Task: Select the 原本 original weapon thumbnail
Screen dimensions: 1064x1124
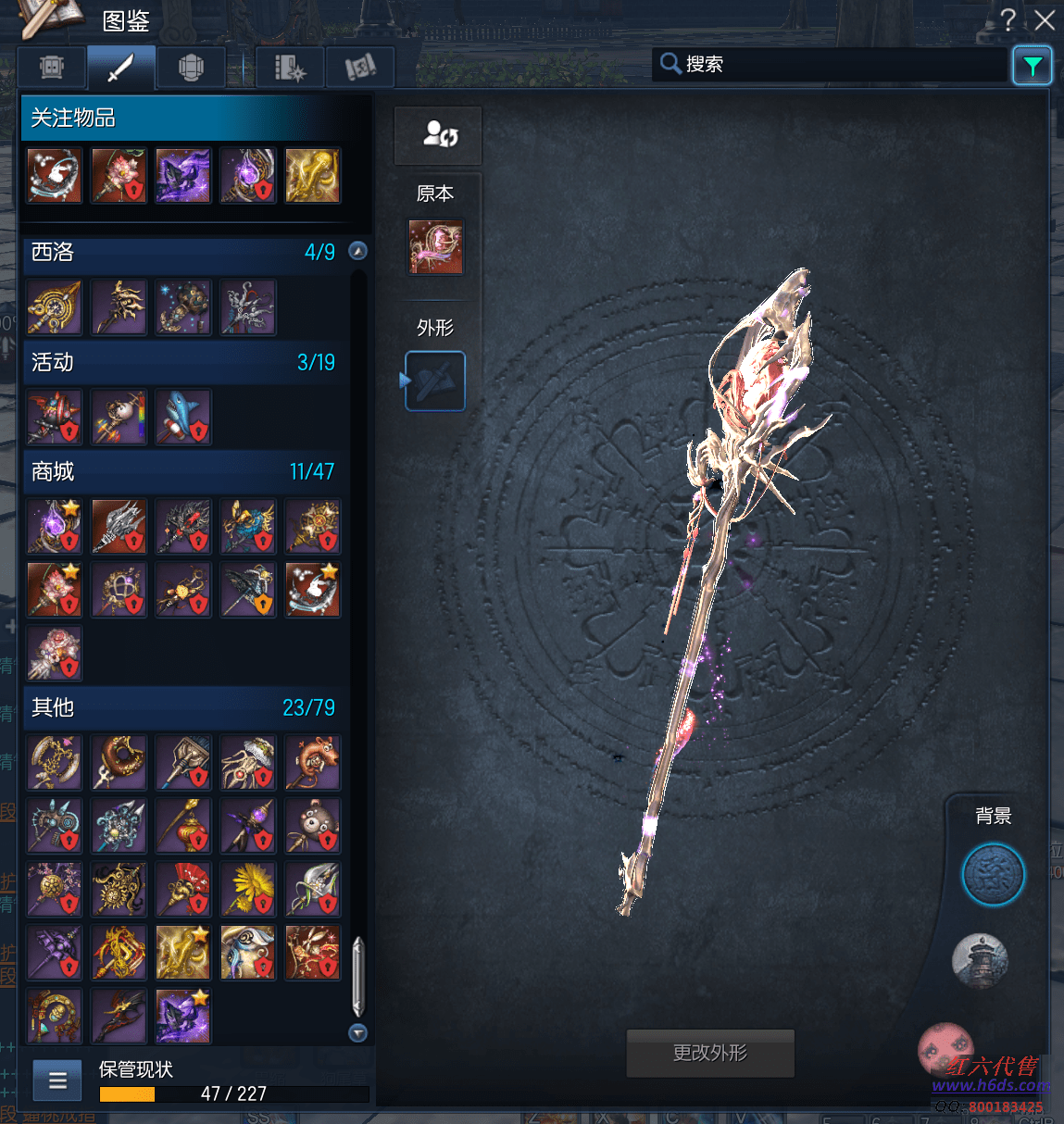Action: pos(435,247)
